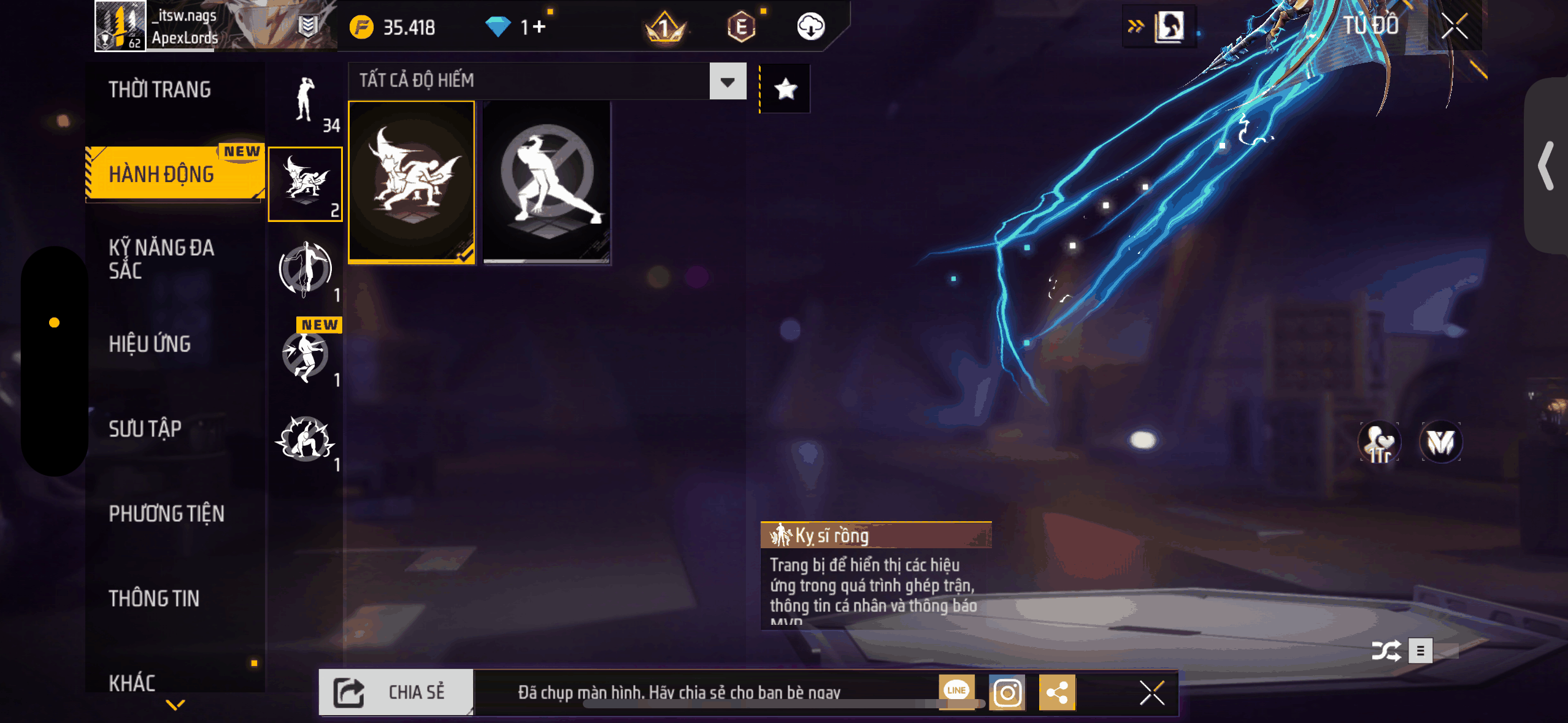Toggle the star favorites filter
Image resolution: width=1568 pixels, height=723 pixels.
pyautogui.click(x=785, y=90)
